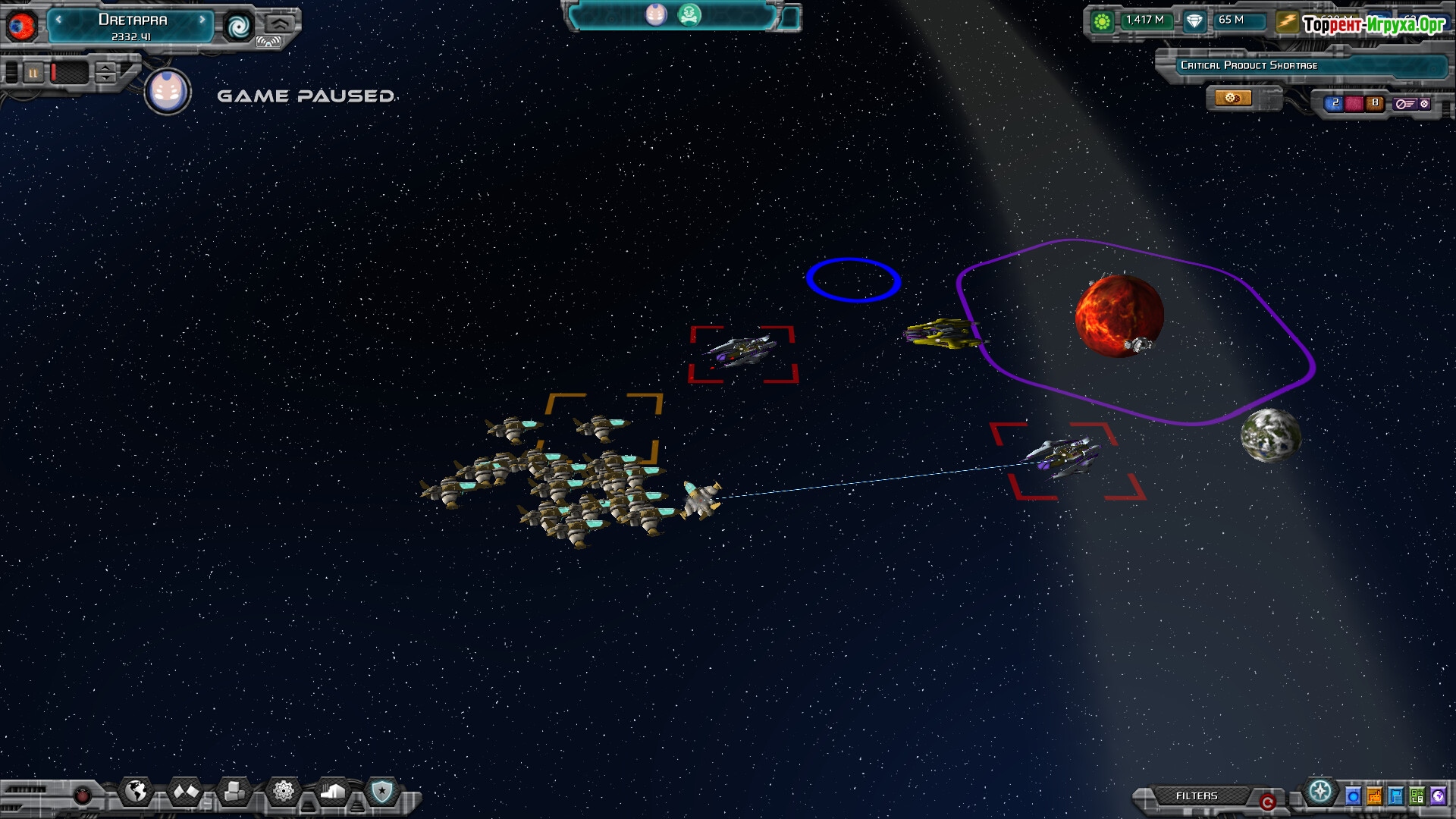Open the shield-and-star military menu
Screen dimensions: 1456x819
(381, 792)
